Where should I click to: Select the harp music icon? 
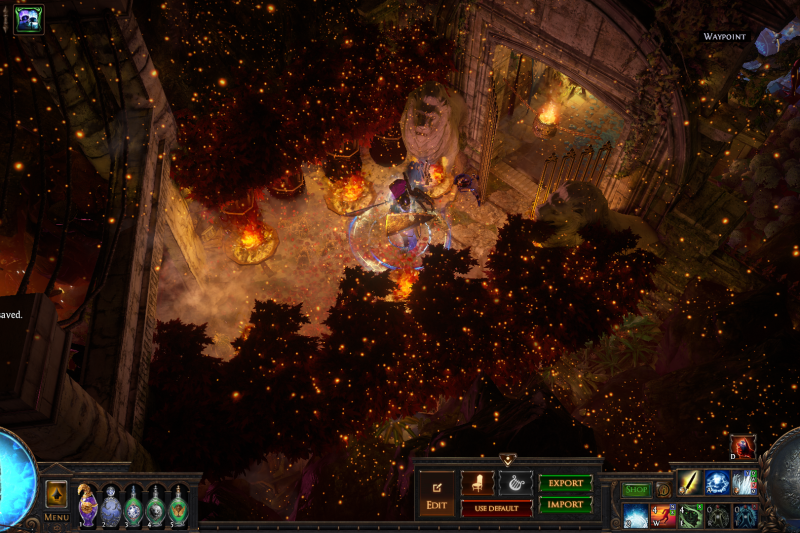[515, 483]
